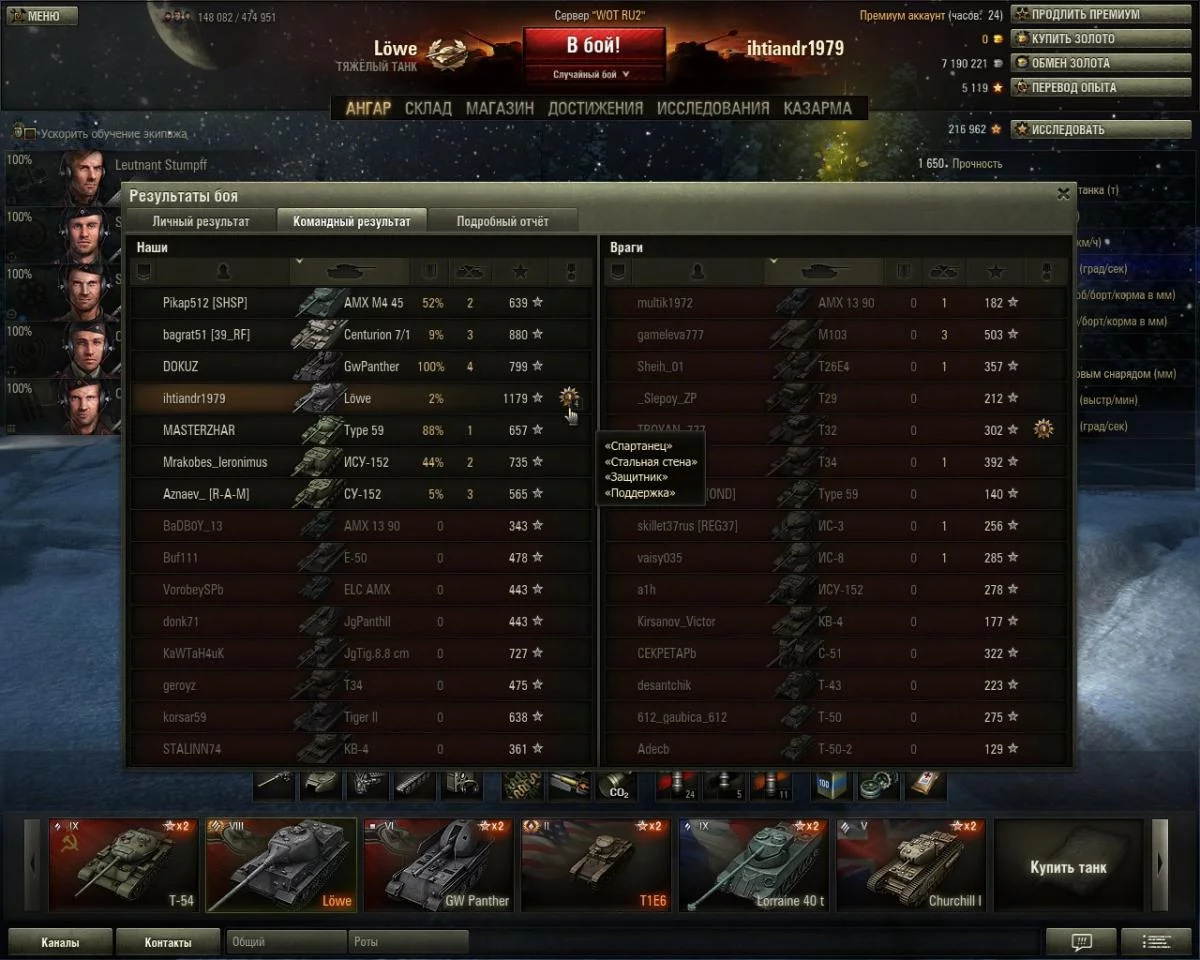Go to the ДОСТИЖЕНИЯ section
1200x960 pixels.
(595, 108)
